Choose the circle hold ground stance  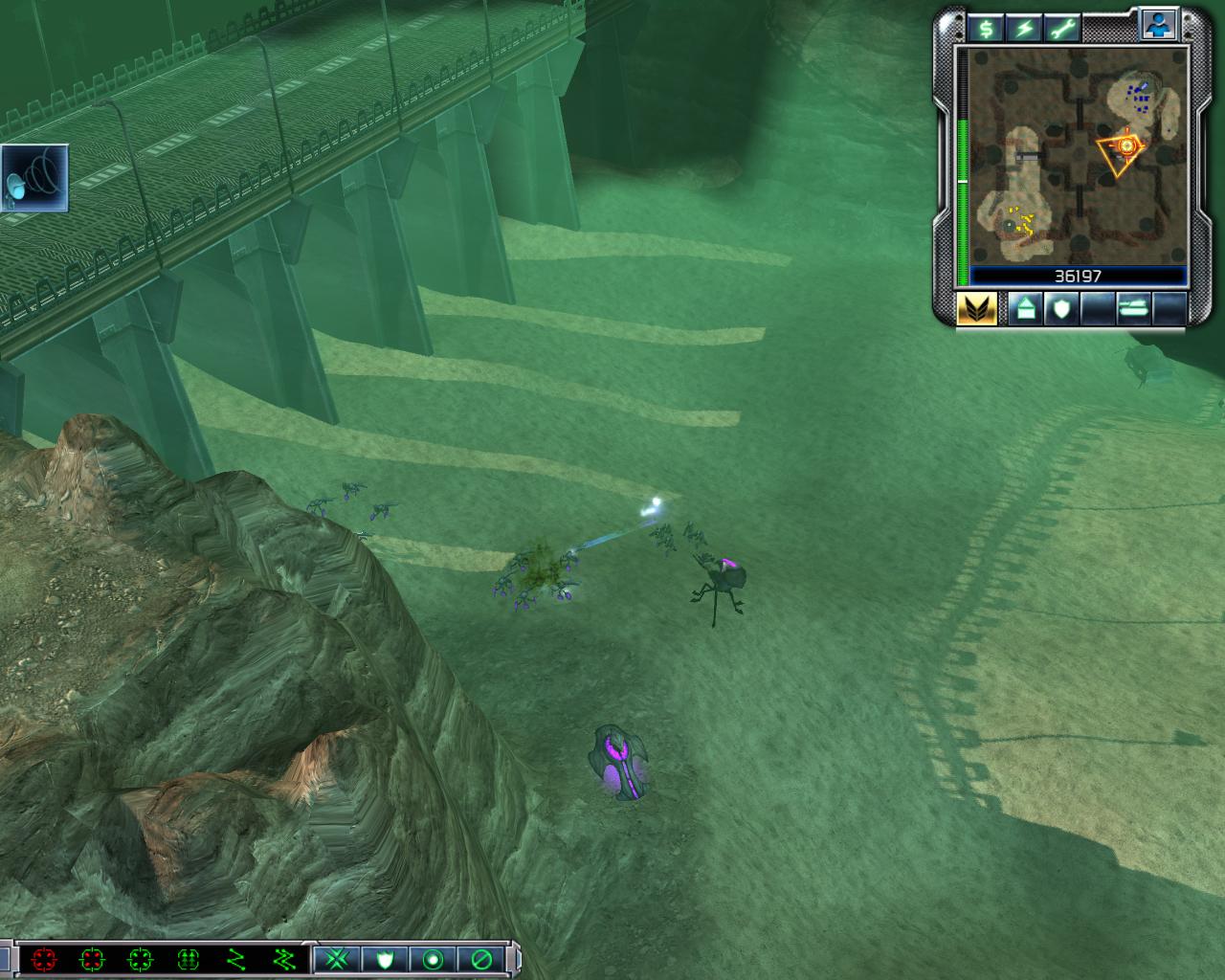tap(432, 959)
